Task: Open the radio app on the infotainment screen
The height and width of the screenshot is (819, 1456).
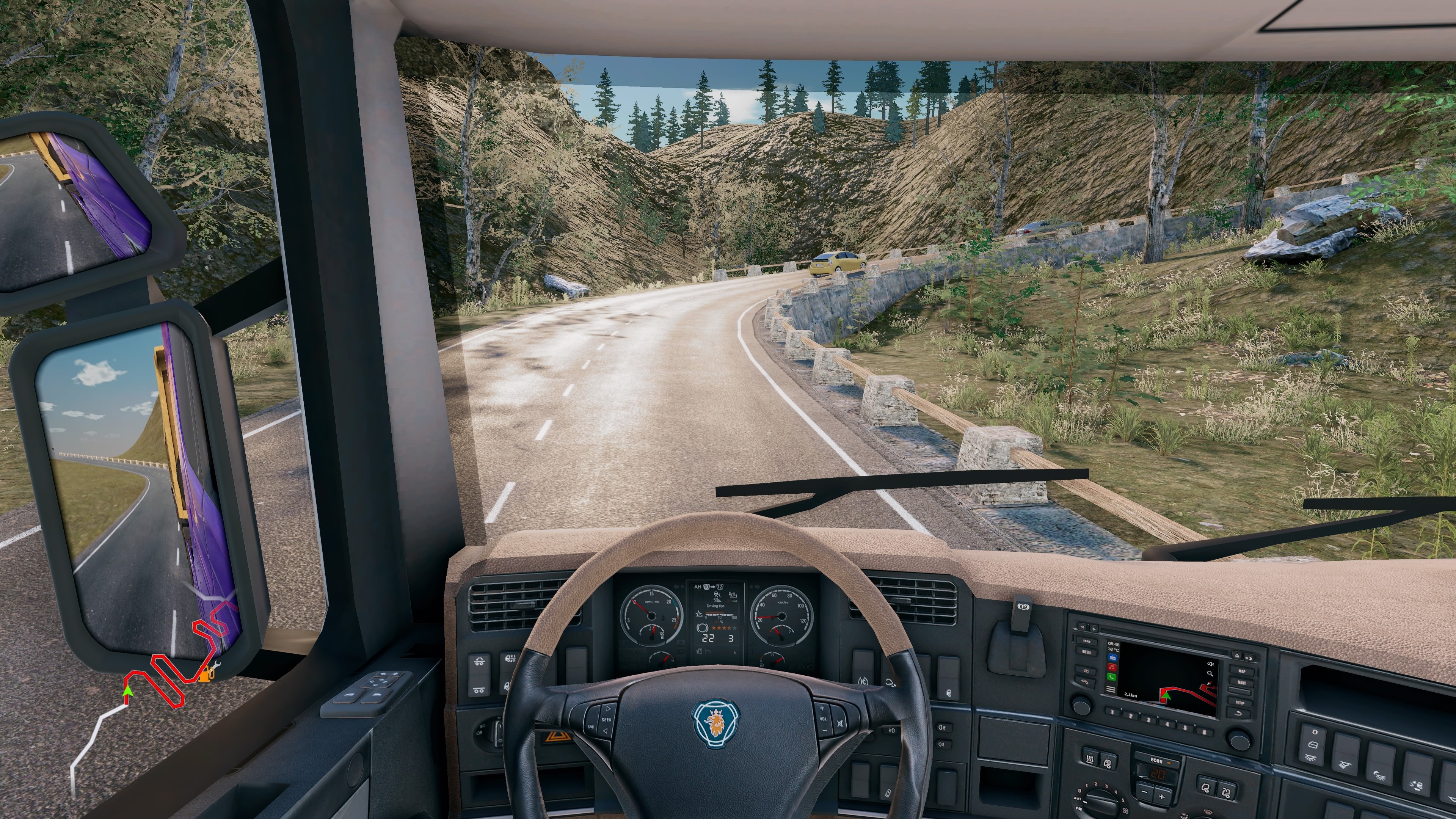Action: (1113, 657)
